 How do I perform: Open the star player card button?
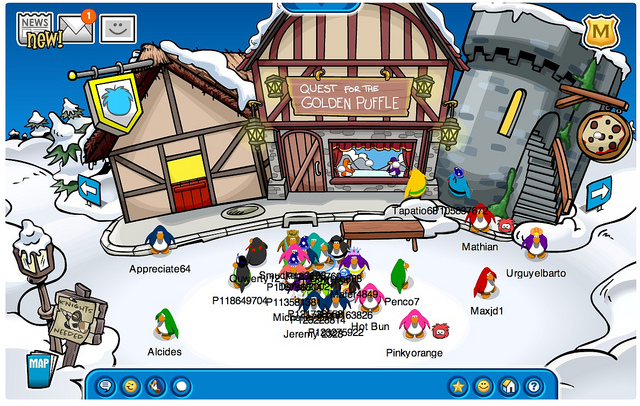(x=458, y=385)
